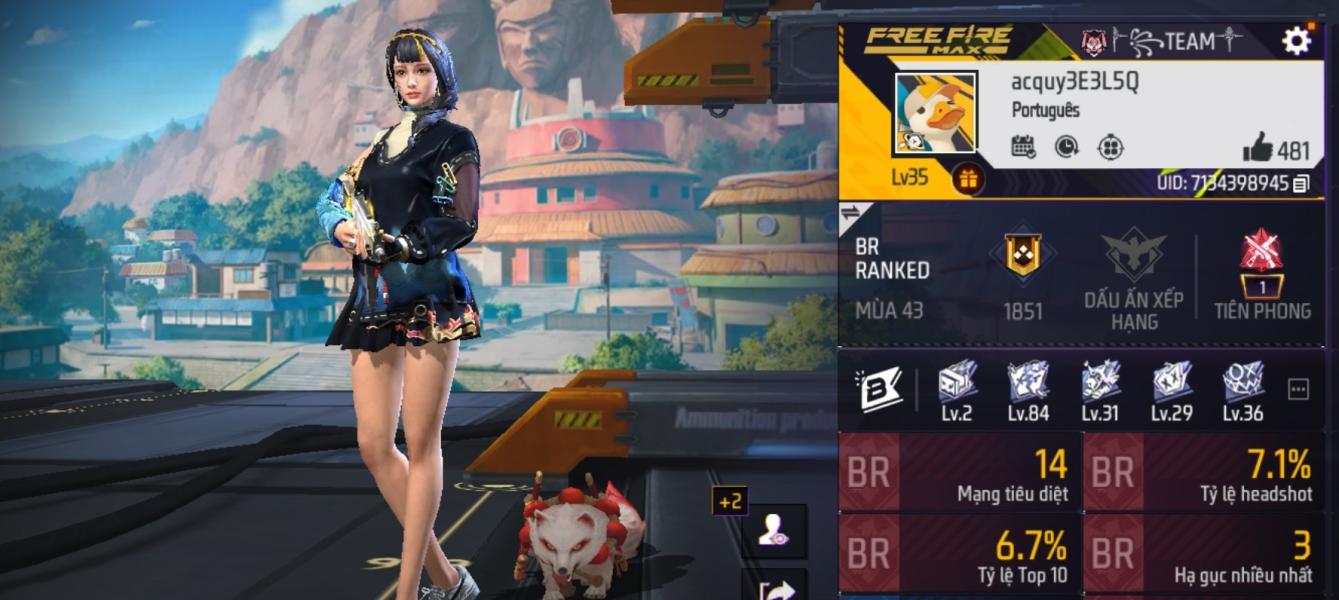Open settings via the gear icon
1339x600 pixels.
click(1296, 41)
